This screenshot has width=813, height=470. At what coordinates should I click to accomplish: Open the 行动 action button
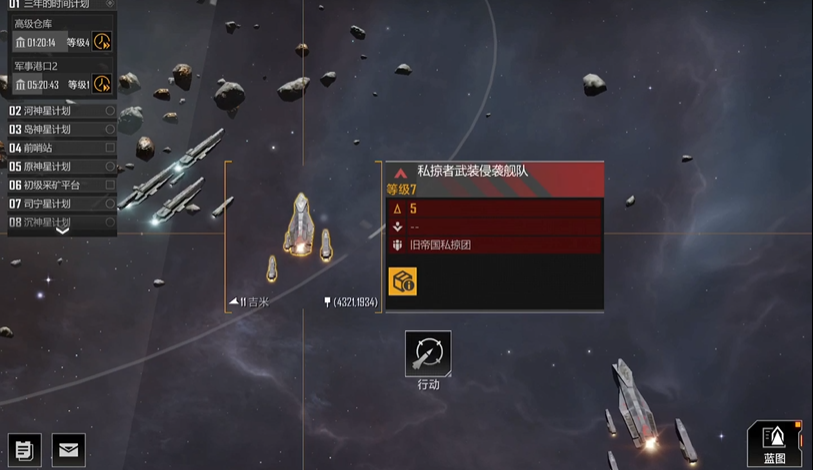[428, 355]
